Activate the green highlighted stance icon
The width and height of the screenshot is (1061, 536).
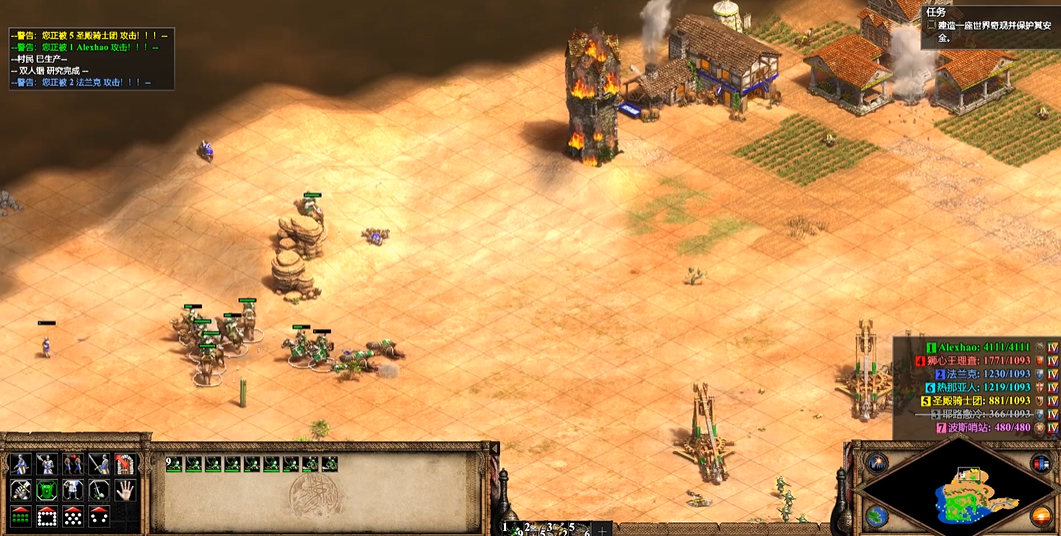[x=46, y=490]
